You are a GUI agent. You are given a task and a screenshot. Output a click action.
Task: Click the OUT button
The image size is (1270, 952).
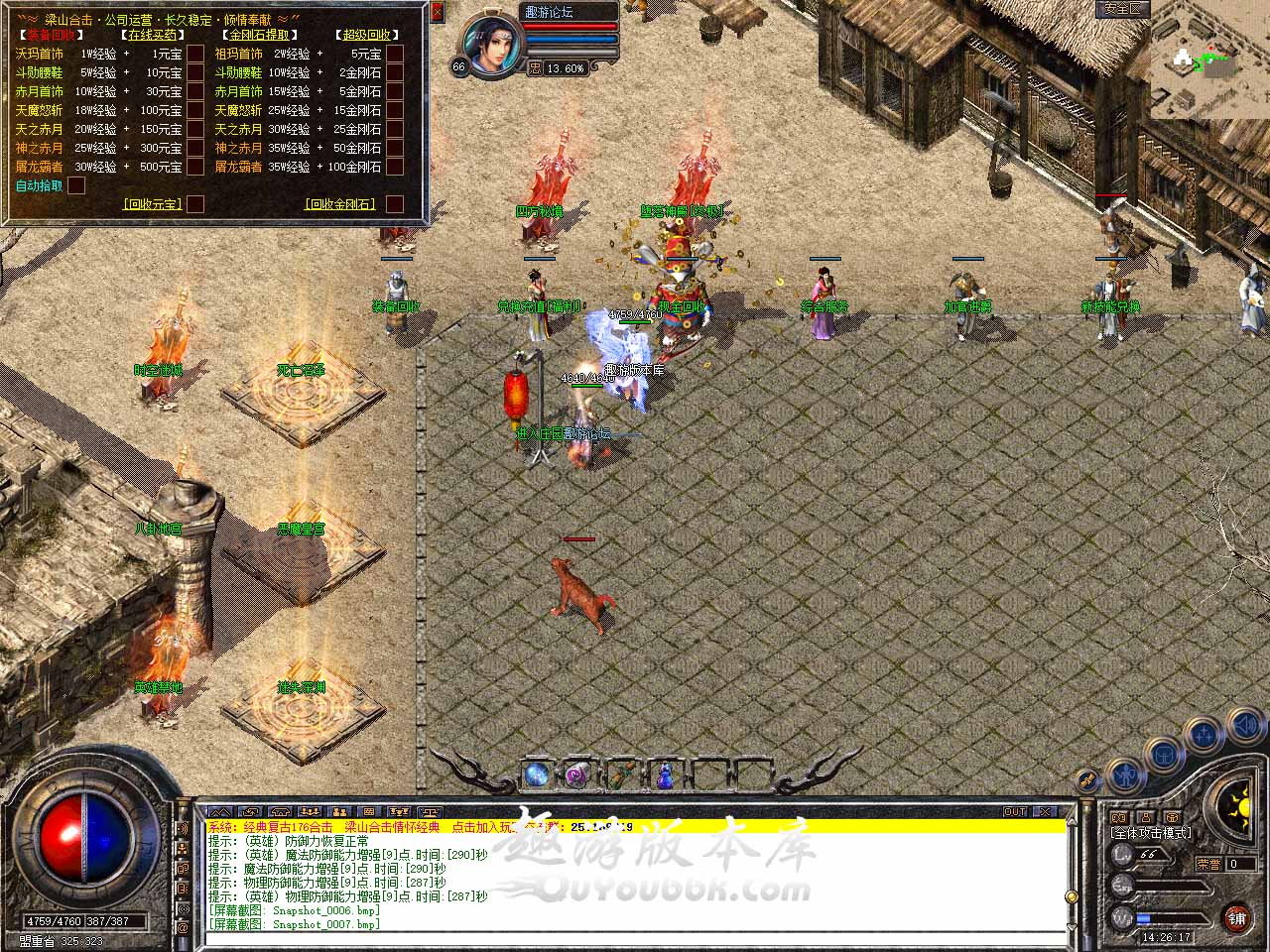tap(1015, 811)
